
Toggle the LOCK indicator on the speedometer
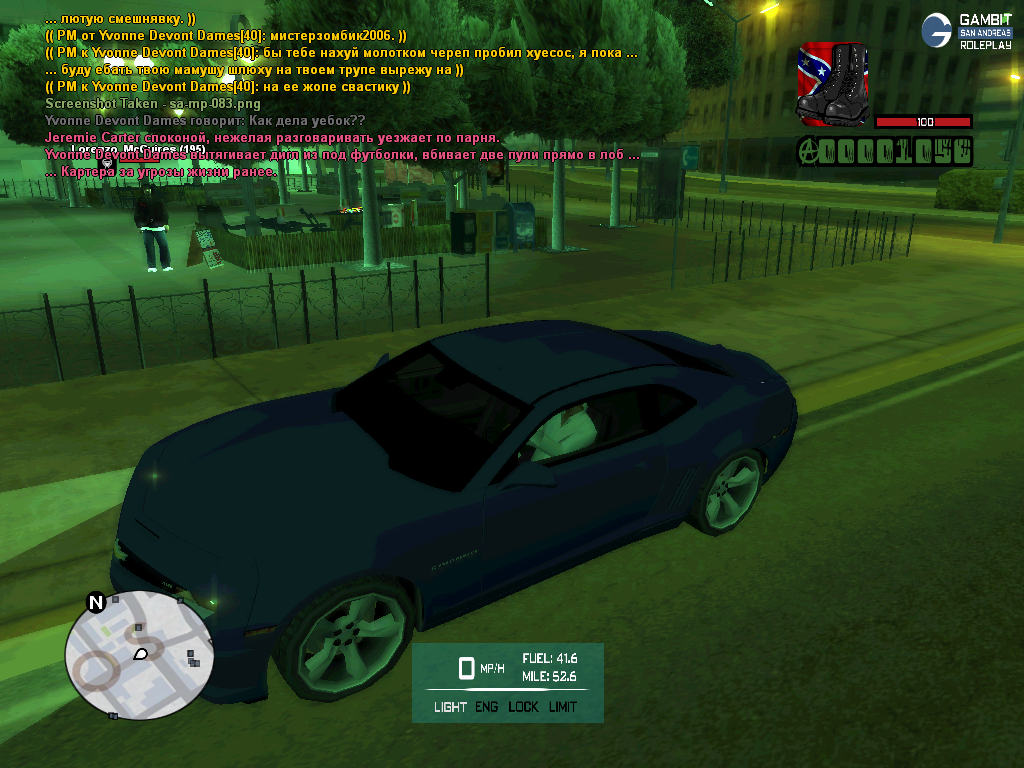tap(523, 707)
